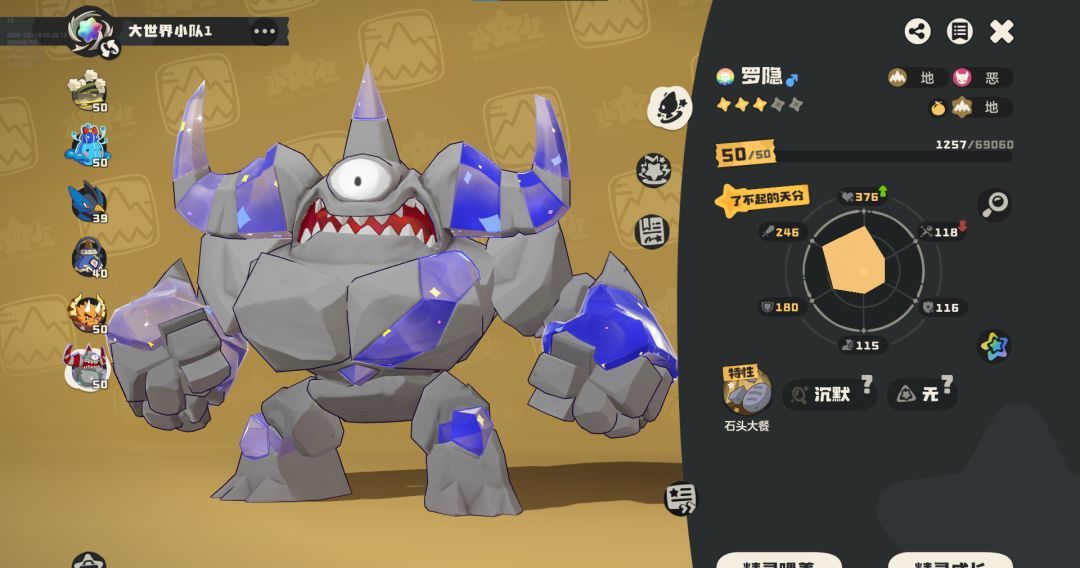Open the 无 slot with question mark
The height and width of the screenshot is (568, 1080).
922,394
